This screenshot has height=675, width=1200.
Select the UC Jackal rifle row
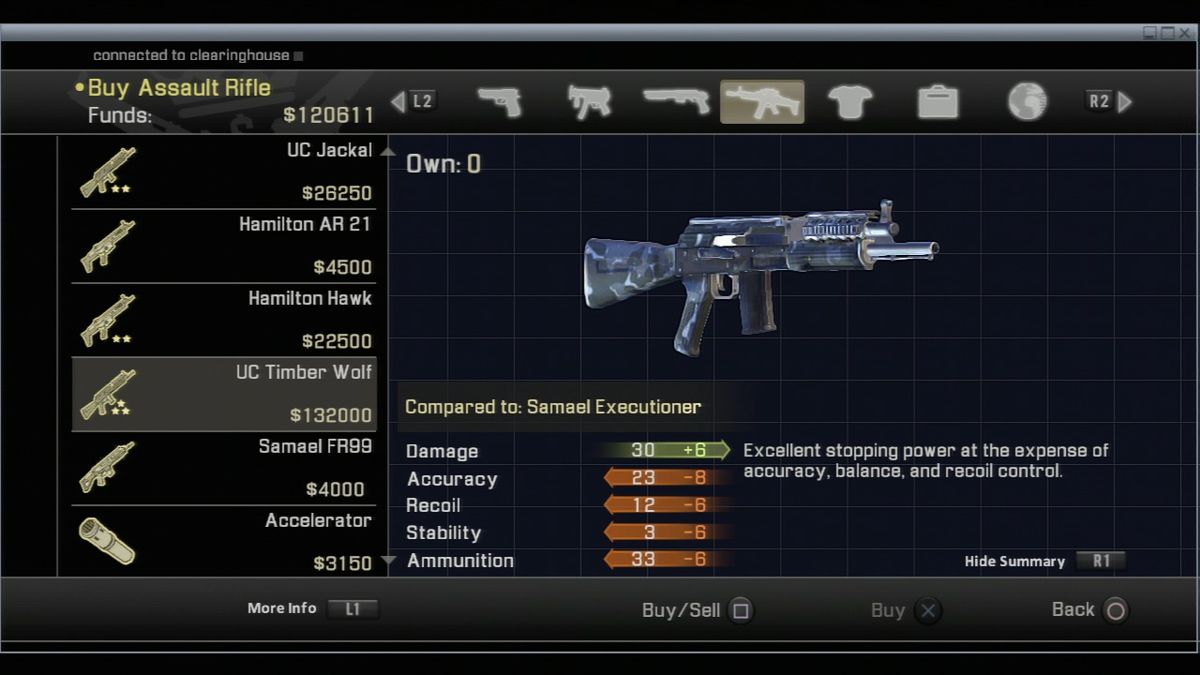224,172
